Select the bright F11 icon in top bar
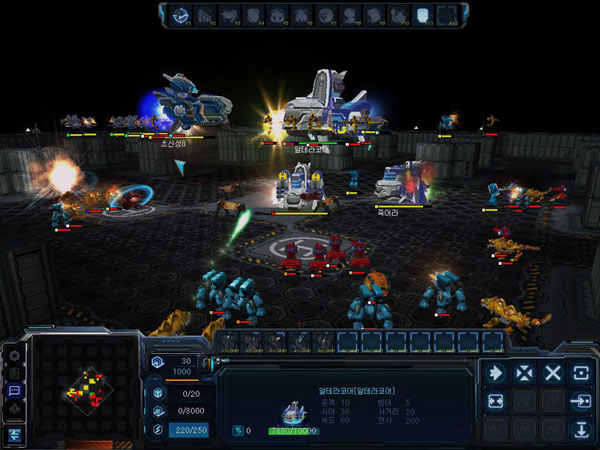Viewport: 600px width, 450px height. [423, 15]
